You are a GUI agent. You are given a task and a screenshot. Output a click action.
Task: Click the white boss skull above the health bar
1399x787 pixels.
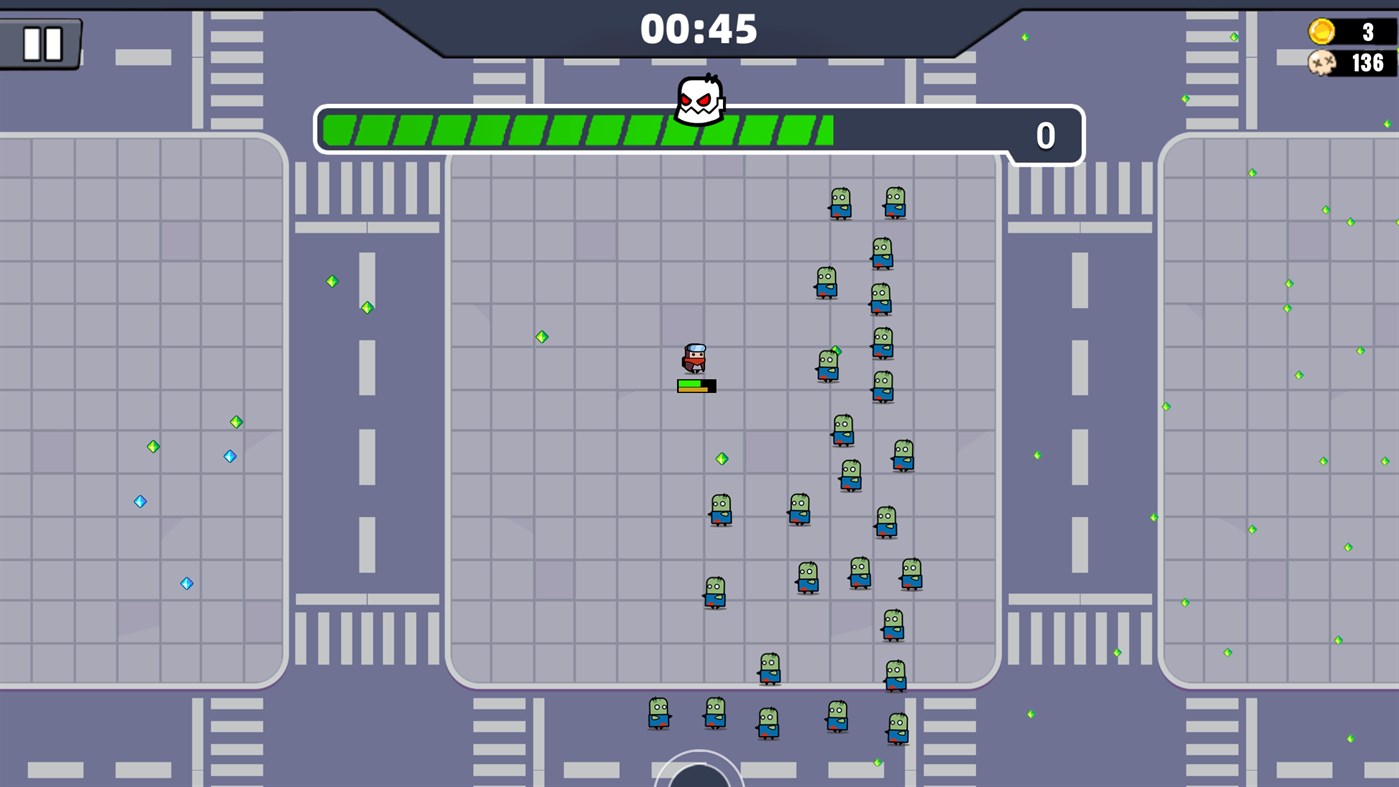[x=697, y=98]
